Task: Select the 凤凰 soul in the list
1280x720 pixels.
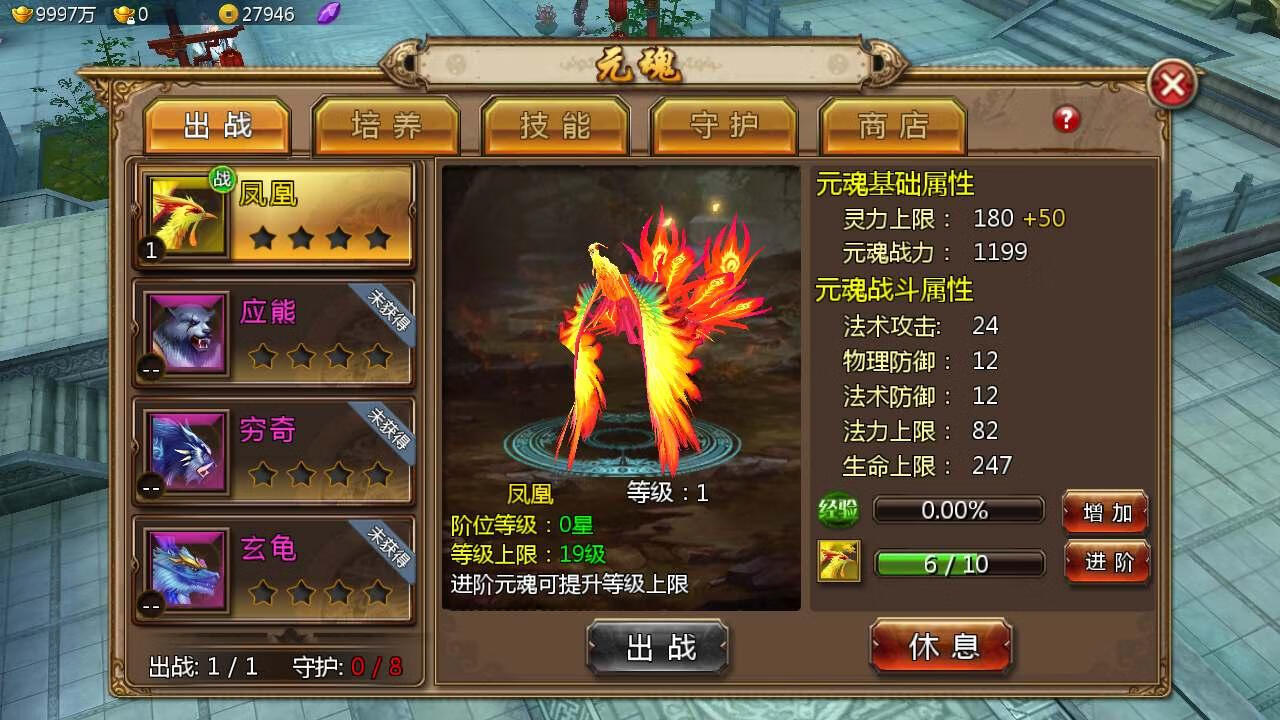Action: (274, 216)
